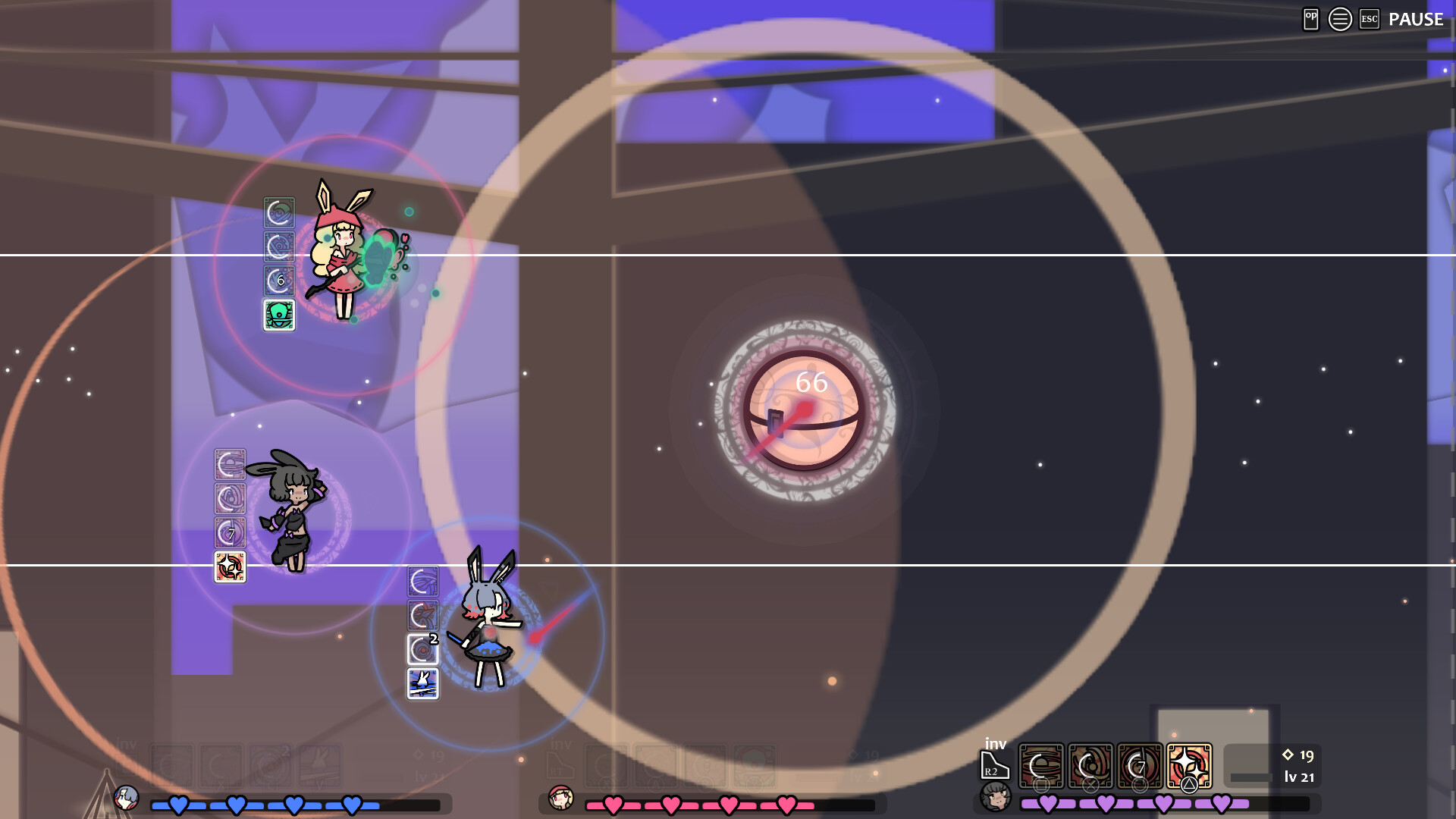Viewport: 1456px width, 819px height.
Task: Select the gem counter showing 19
Action: [x=1298, y=755]
